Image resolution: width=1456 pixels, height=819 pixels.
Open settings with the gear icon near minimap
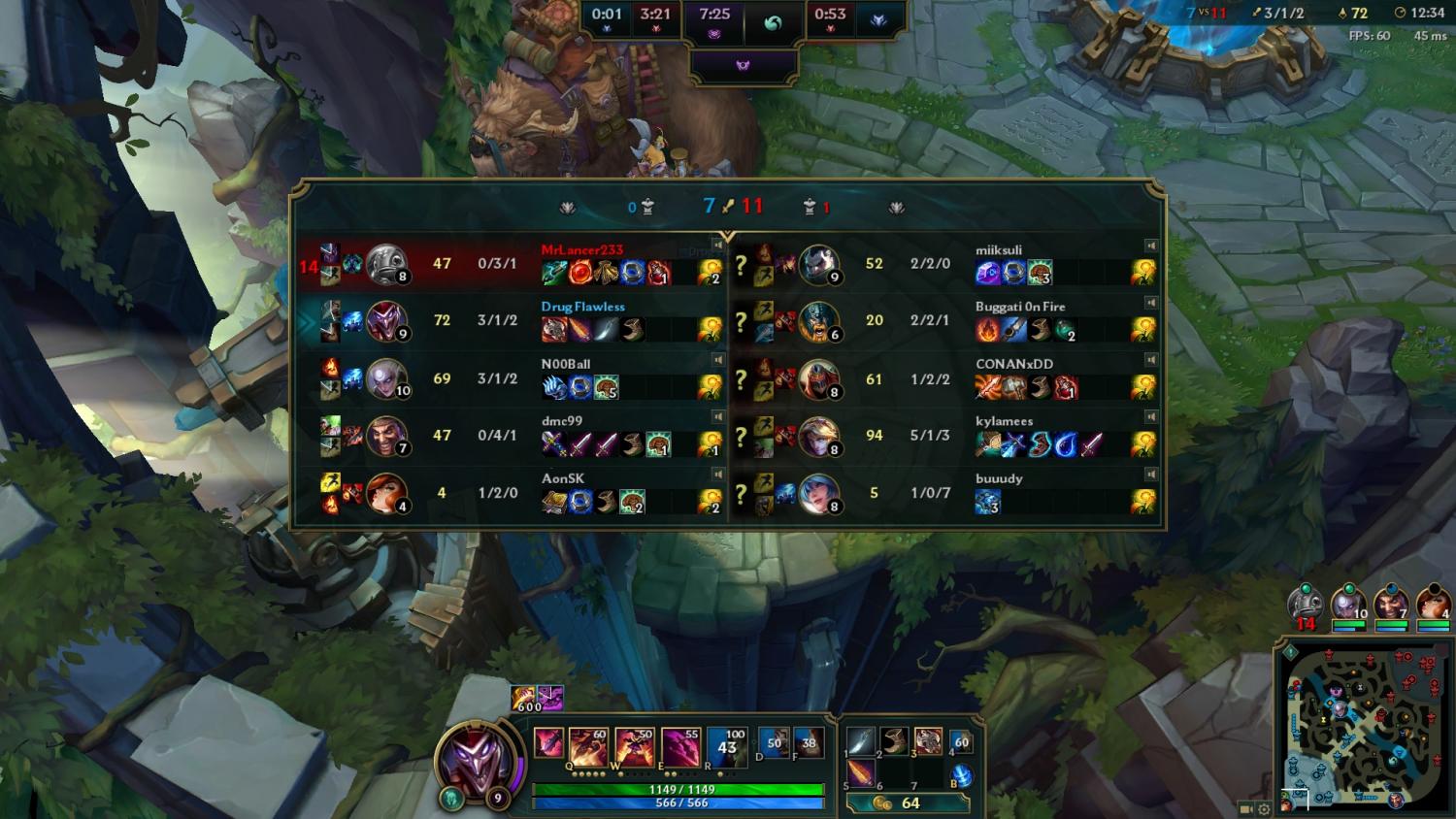(1264, 808)
